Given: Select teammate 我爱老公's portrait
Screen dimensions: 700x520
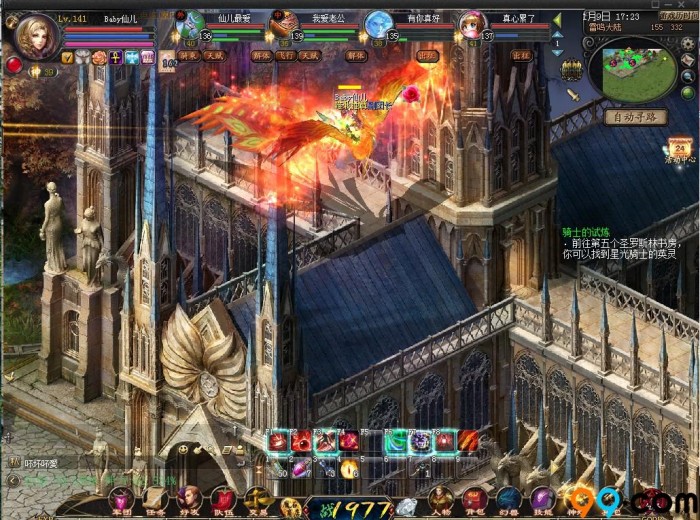Looking at the screenshot, I should pos(284,24).
